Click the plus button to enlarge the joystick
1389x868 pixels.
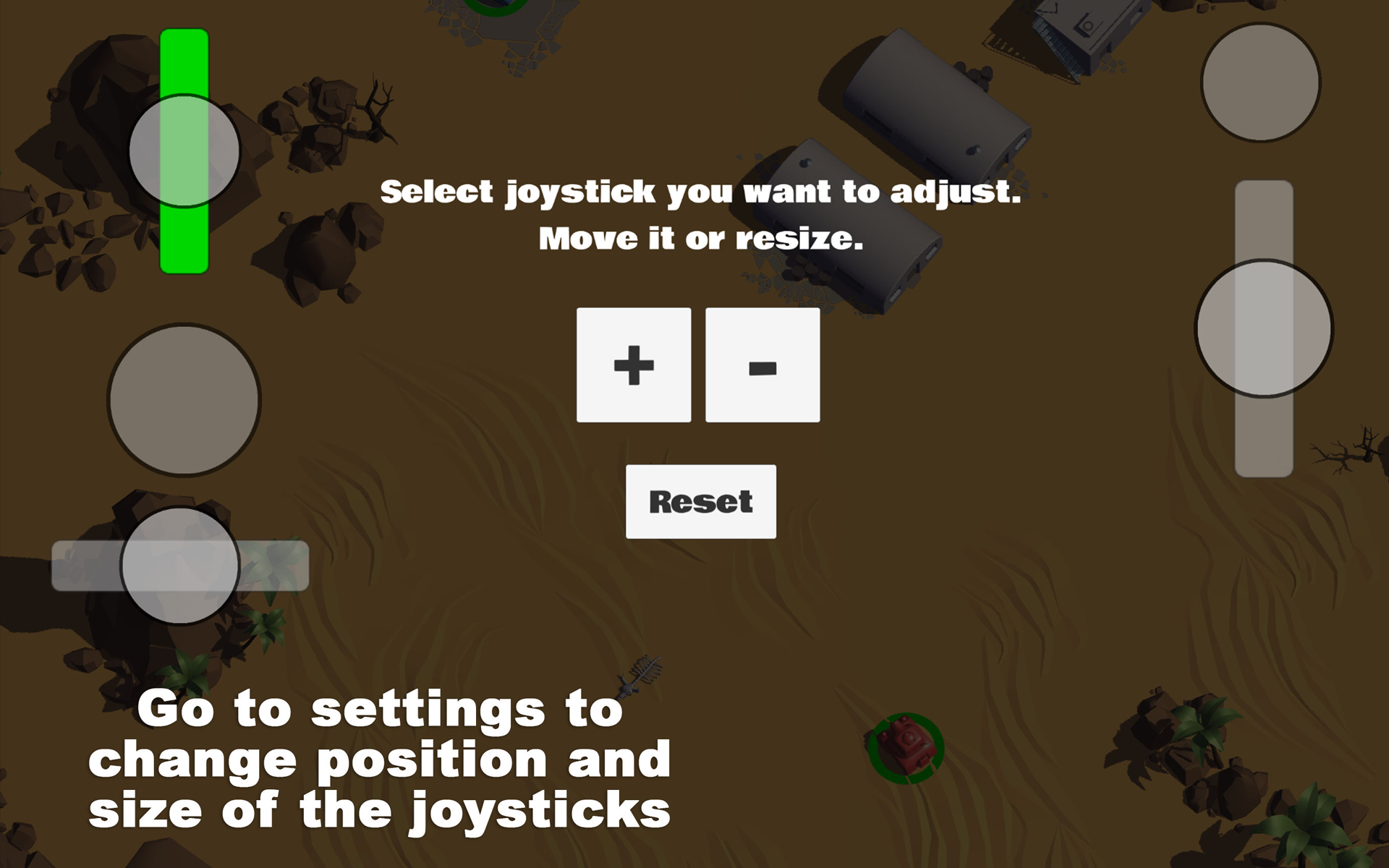(633, 364)
